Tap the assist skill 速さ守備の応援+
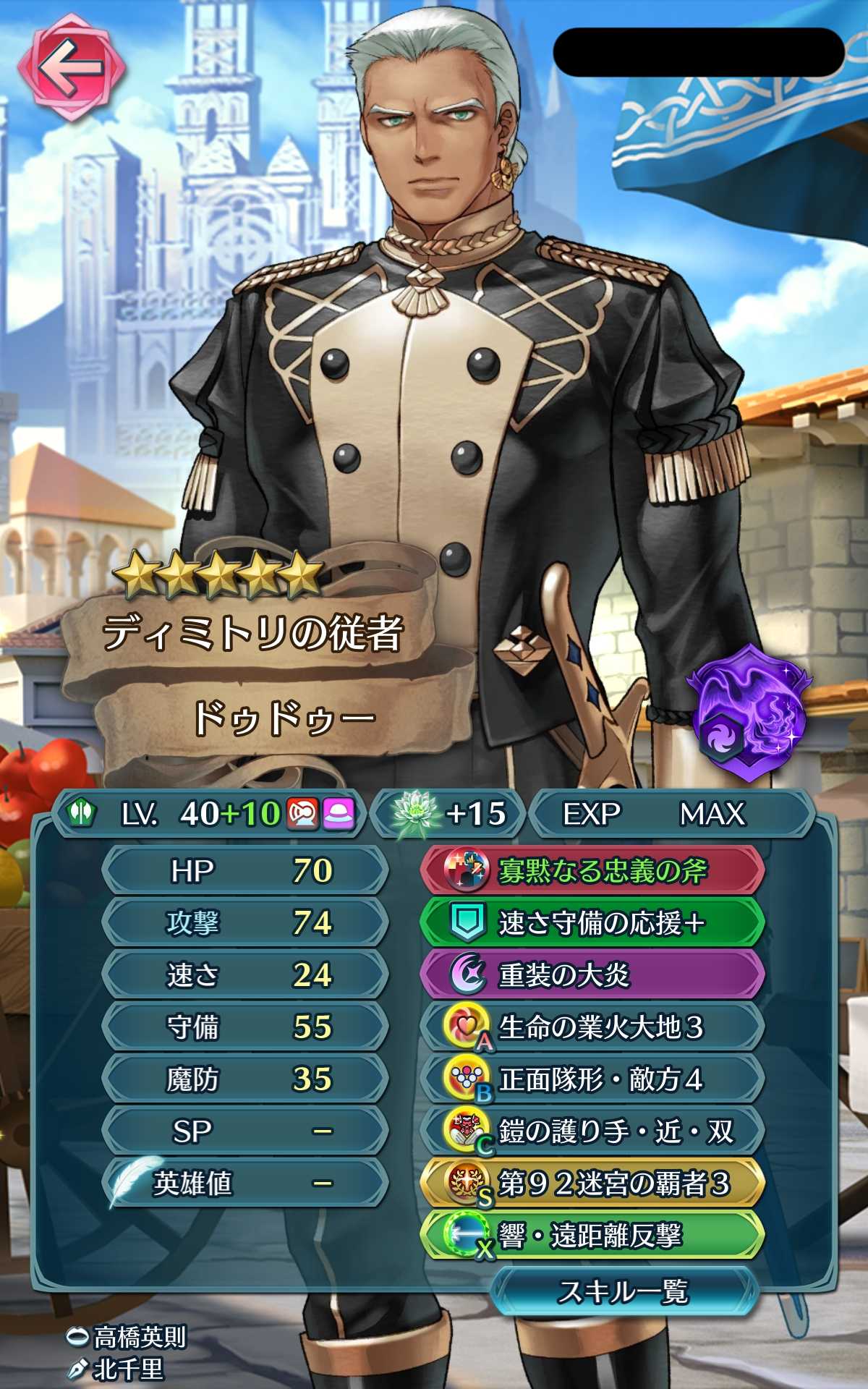This screenshot has width=868, height=1389. (x=592, y=922)
